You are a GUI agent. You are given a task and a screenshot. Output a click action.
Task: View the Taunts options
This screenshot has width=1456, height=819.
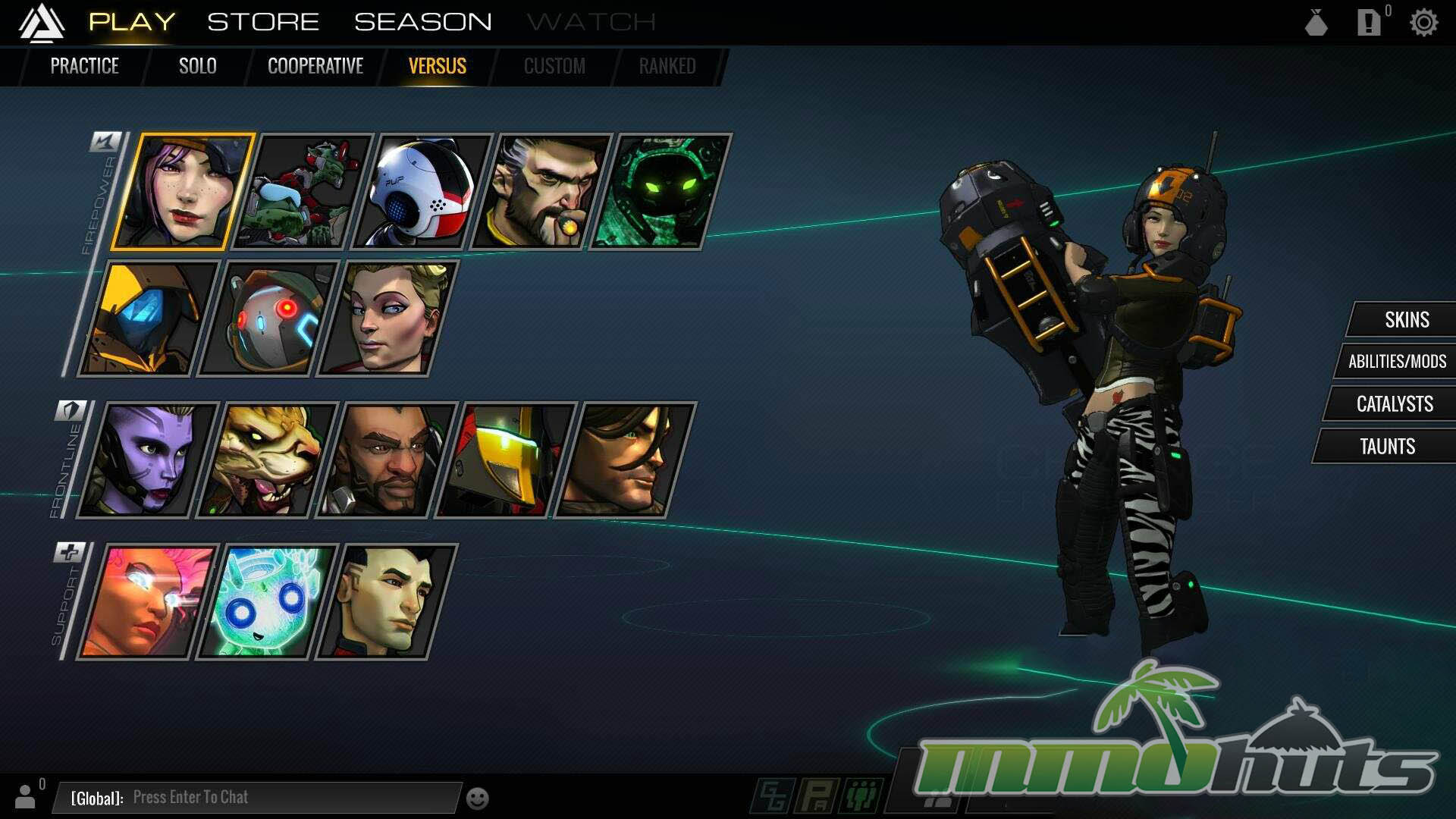click(1387, 447)
